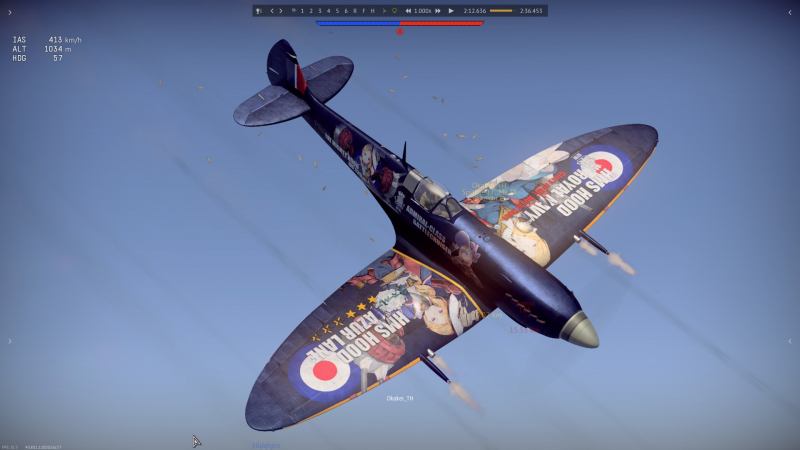Viewport: 800px width, 450px height.
Task: Pick camera number 6
Action: [x=346, y=11]
